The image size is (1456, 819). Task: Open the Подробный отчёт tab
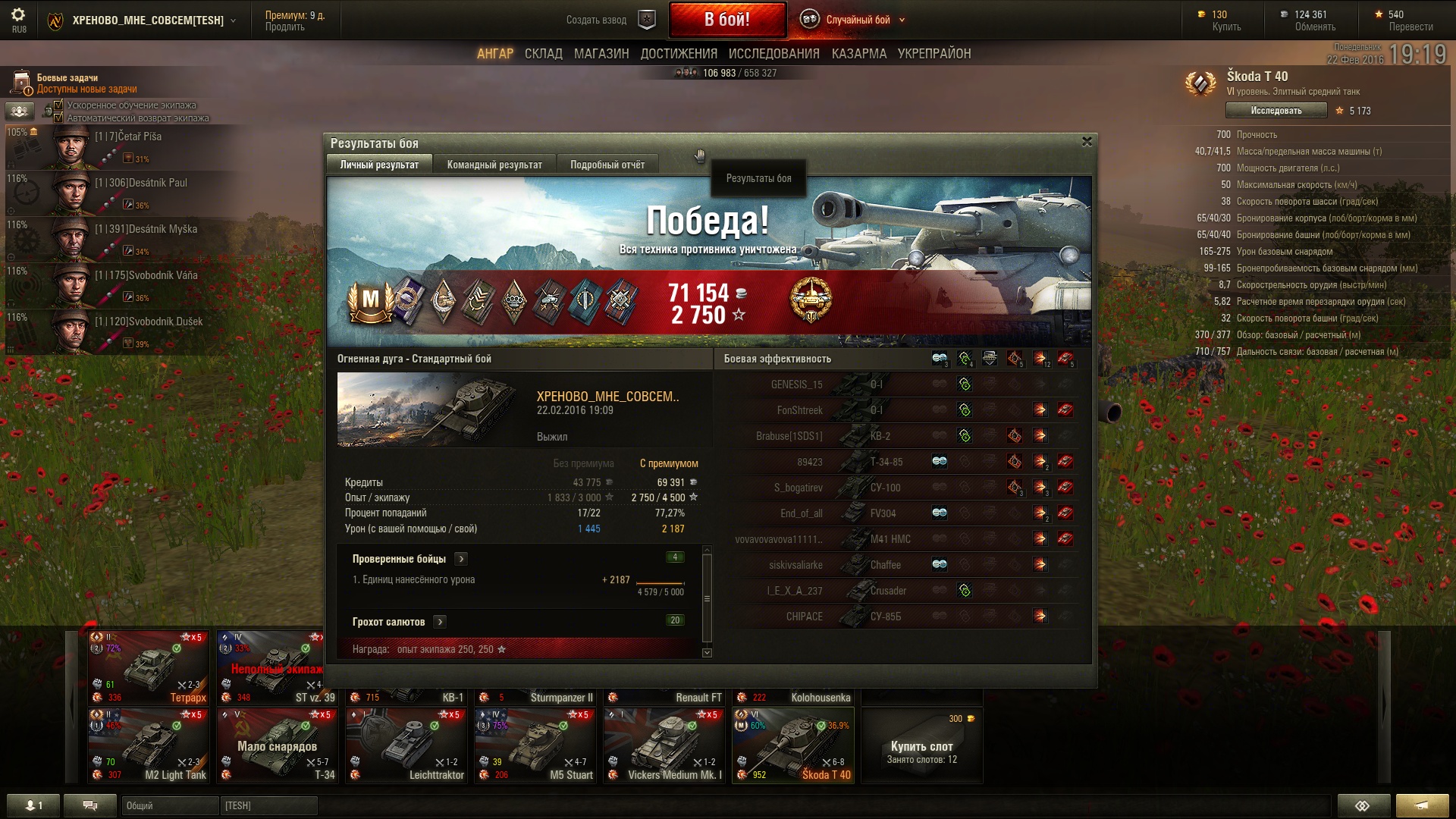coord(607,165)
